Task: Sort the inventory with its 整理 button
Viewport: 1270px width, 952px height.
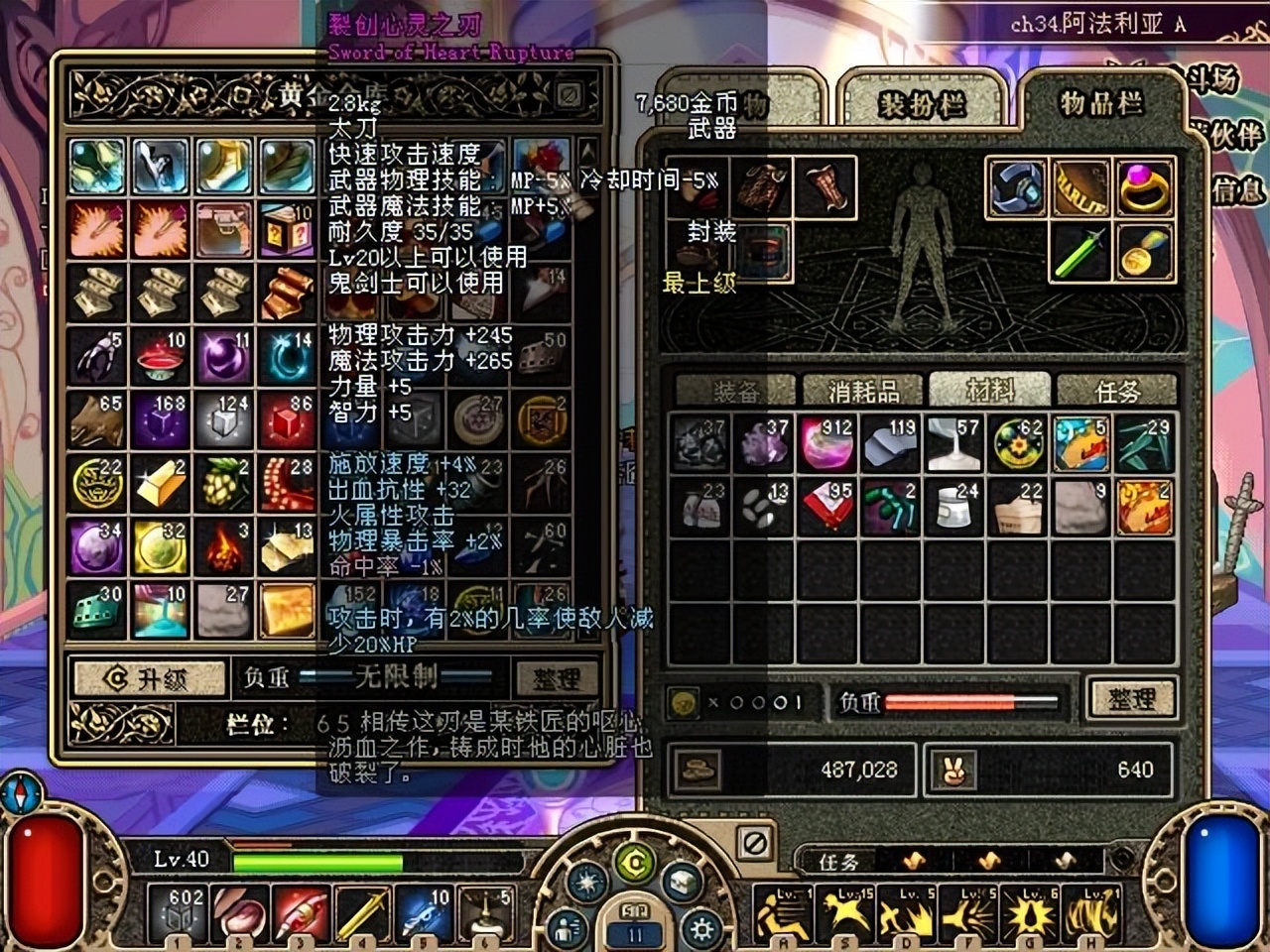Action: tap(1131, 699)
